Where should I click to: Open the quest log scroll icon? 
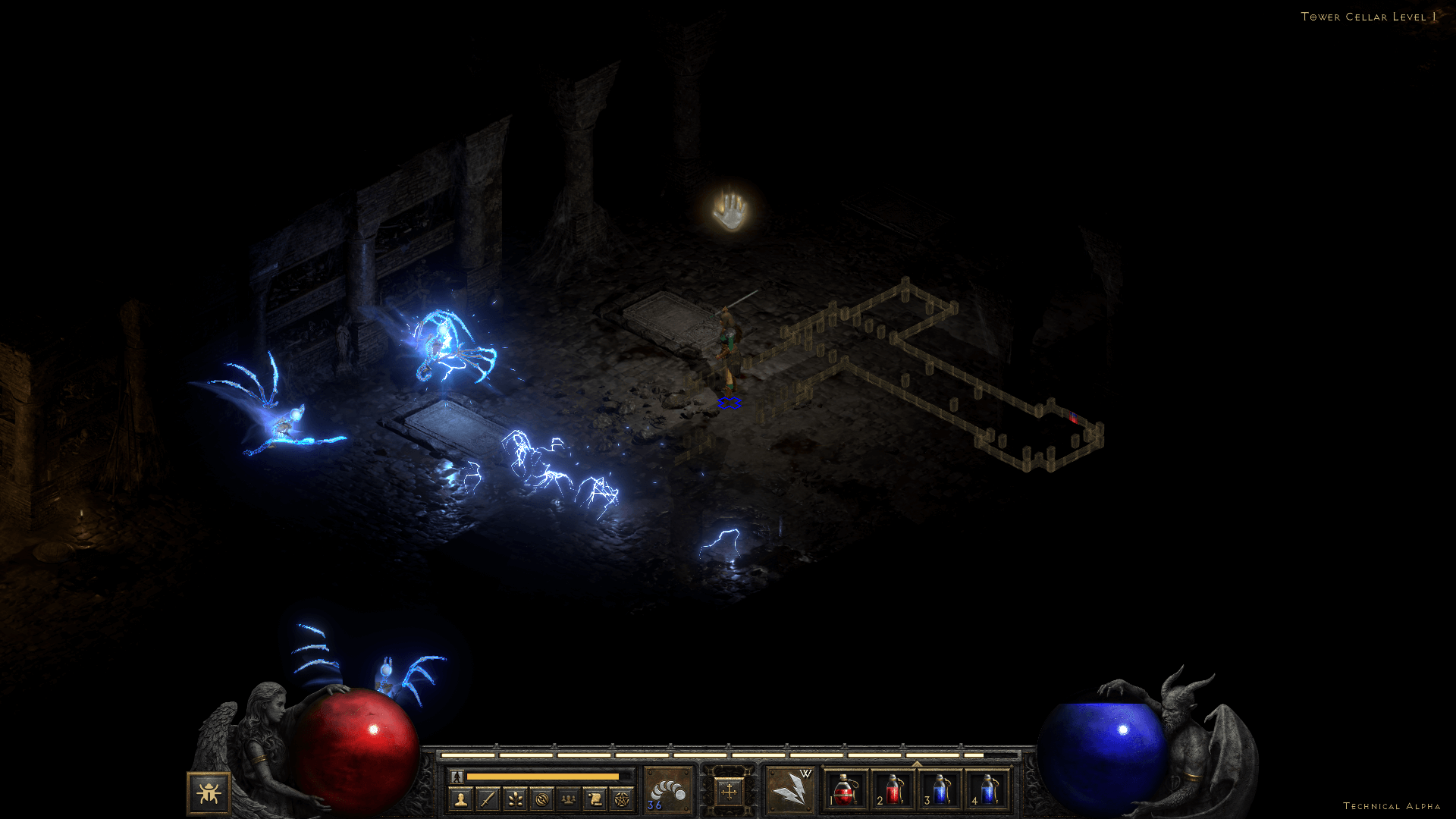pyautogui.click(x=595, y=799)
